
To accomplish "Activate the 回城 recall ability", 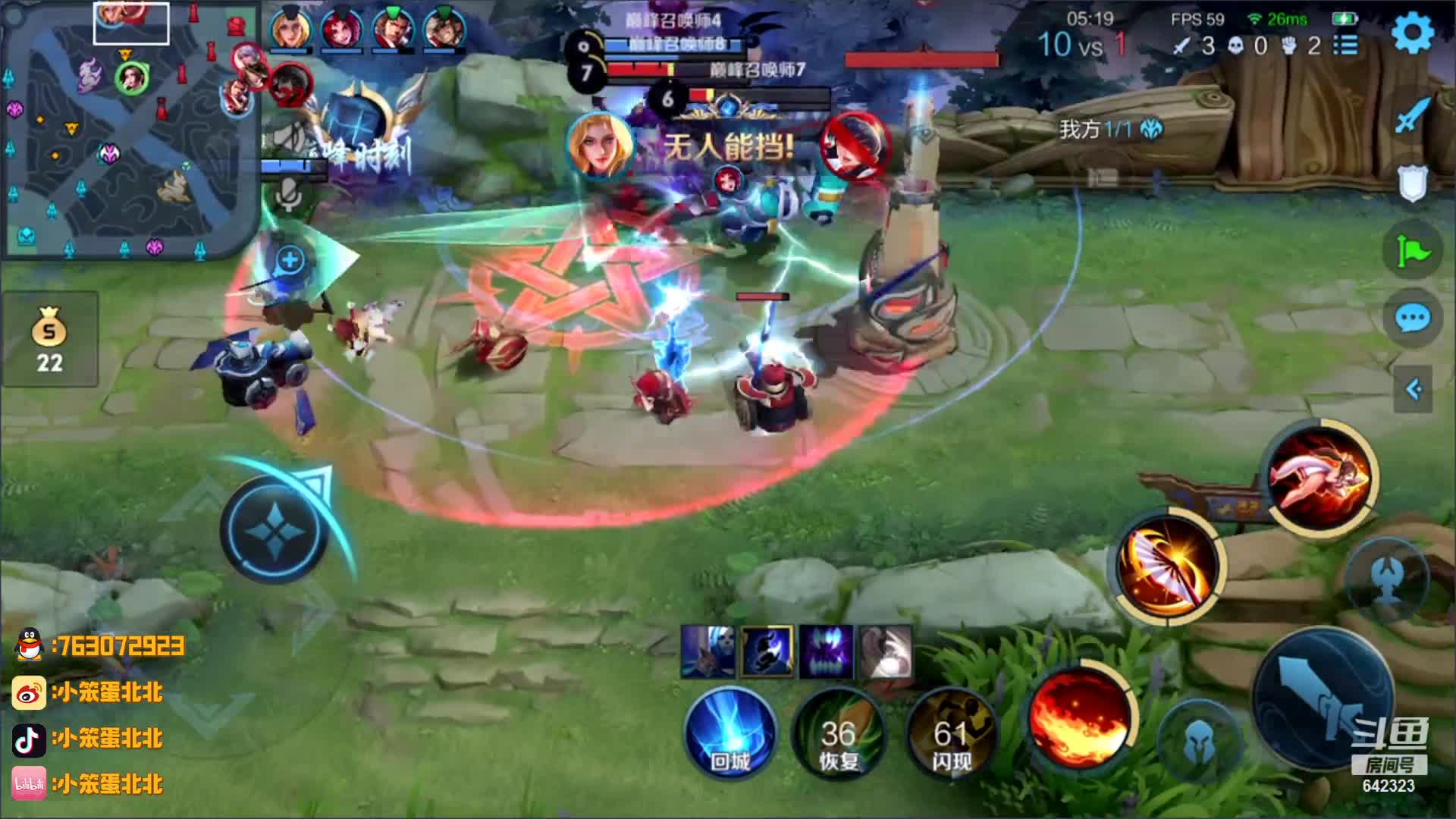I will coord(730,733).
